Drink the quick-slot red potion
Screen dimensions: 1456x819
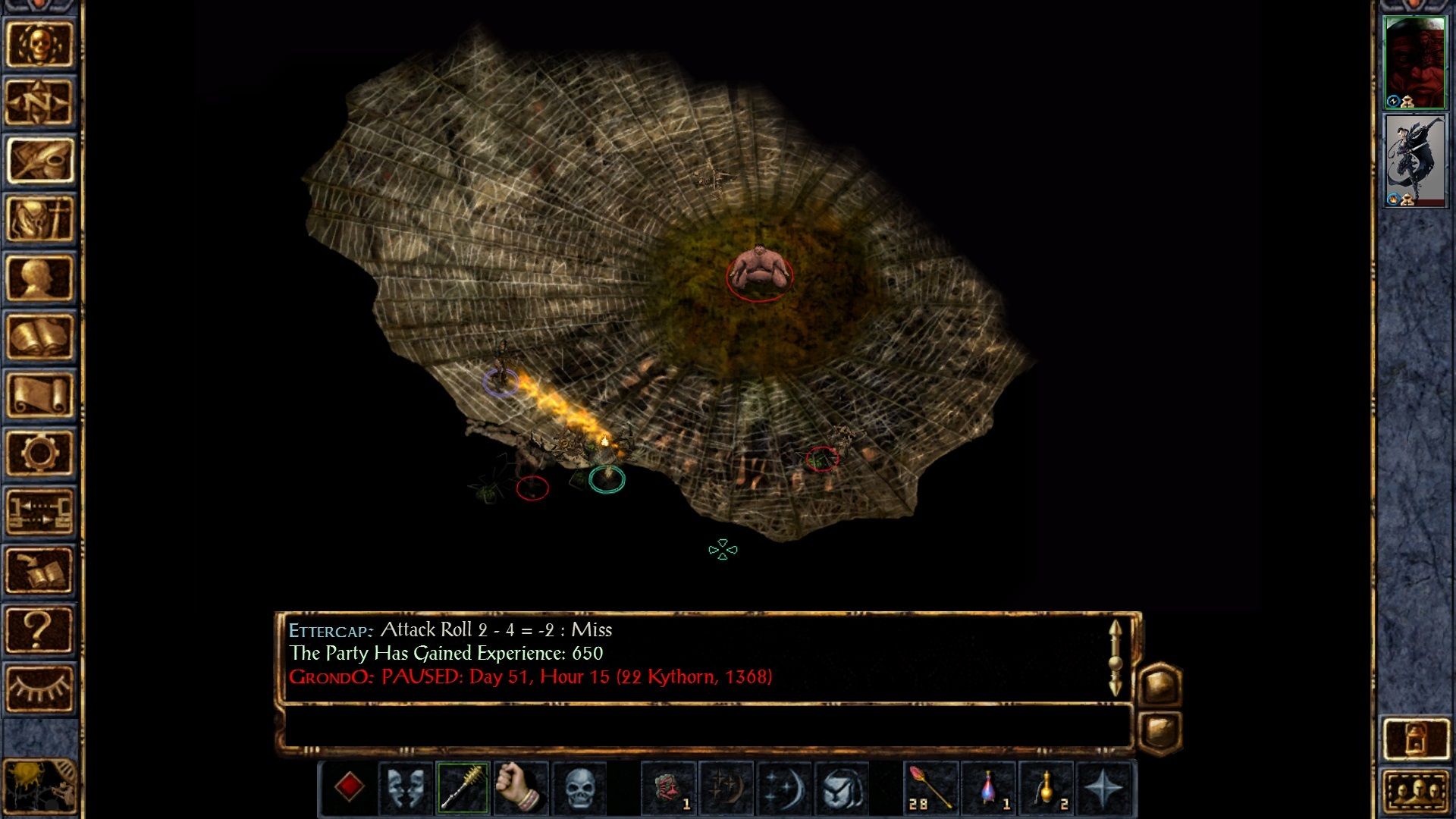(990, 789)
